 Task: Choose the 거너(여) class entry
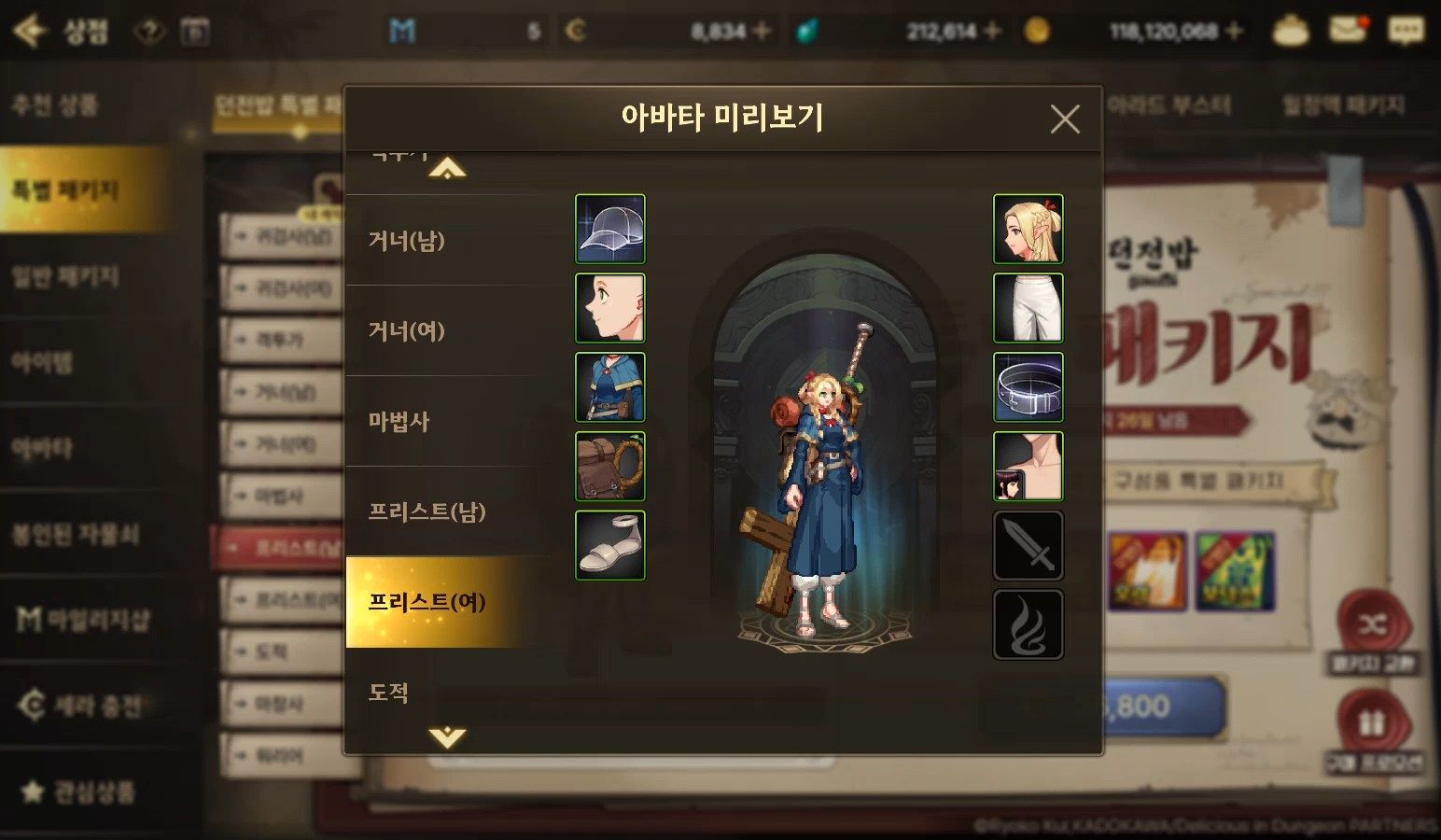click(448, 331)
